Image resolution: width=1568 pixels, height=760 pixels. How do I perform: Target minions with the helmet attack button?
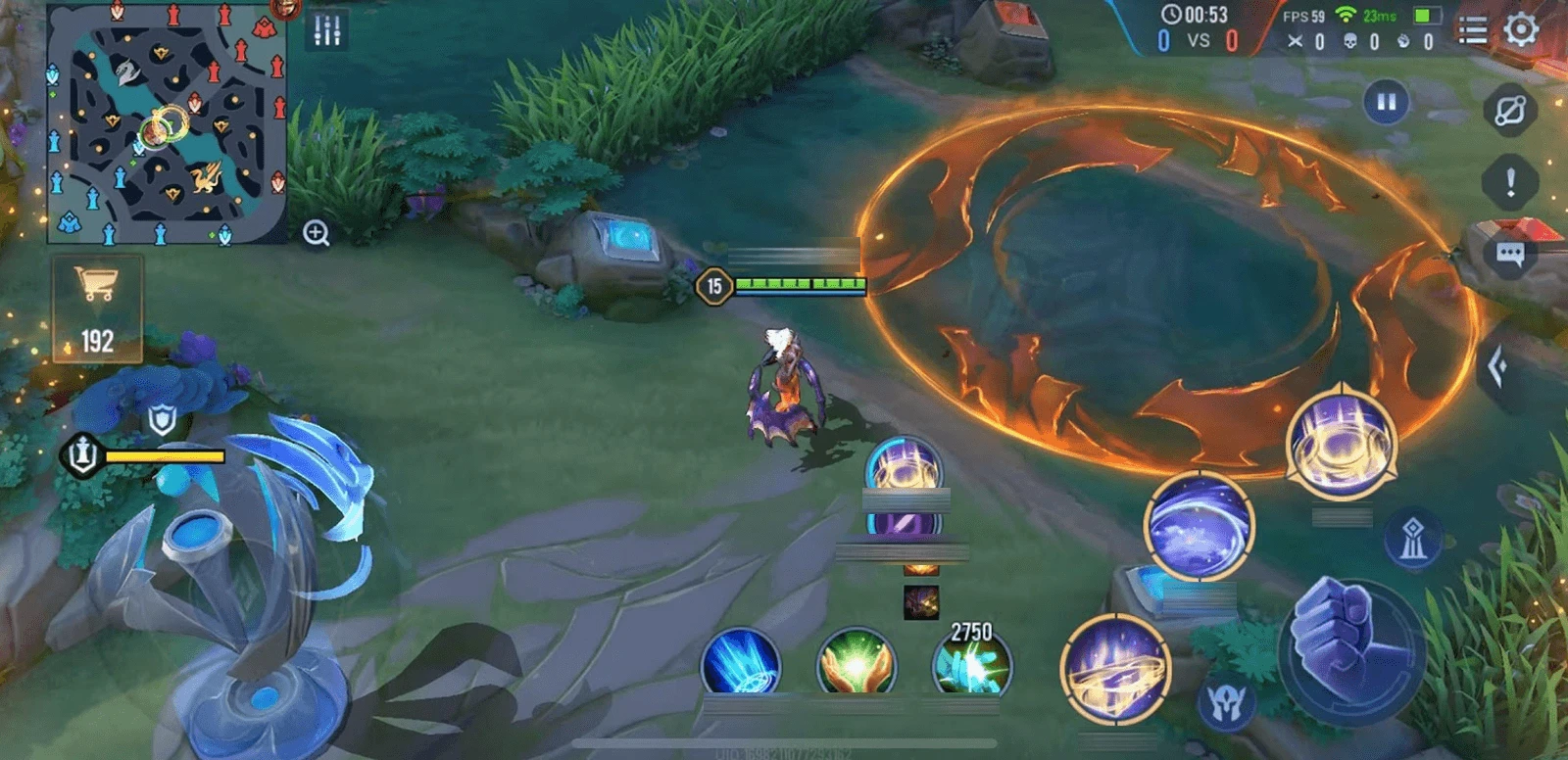[x=1226, y=702]
